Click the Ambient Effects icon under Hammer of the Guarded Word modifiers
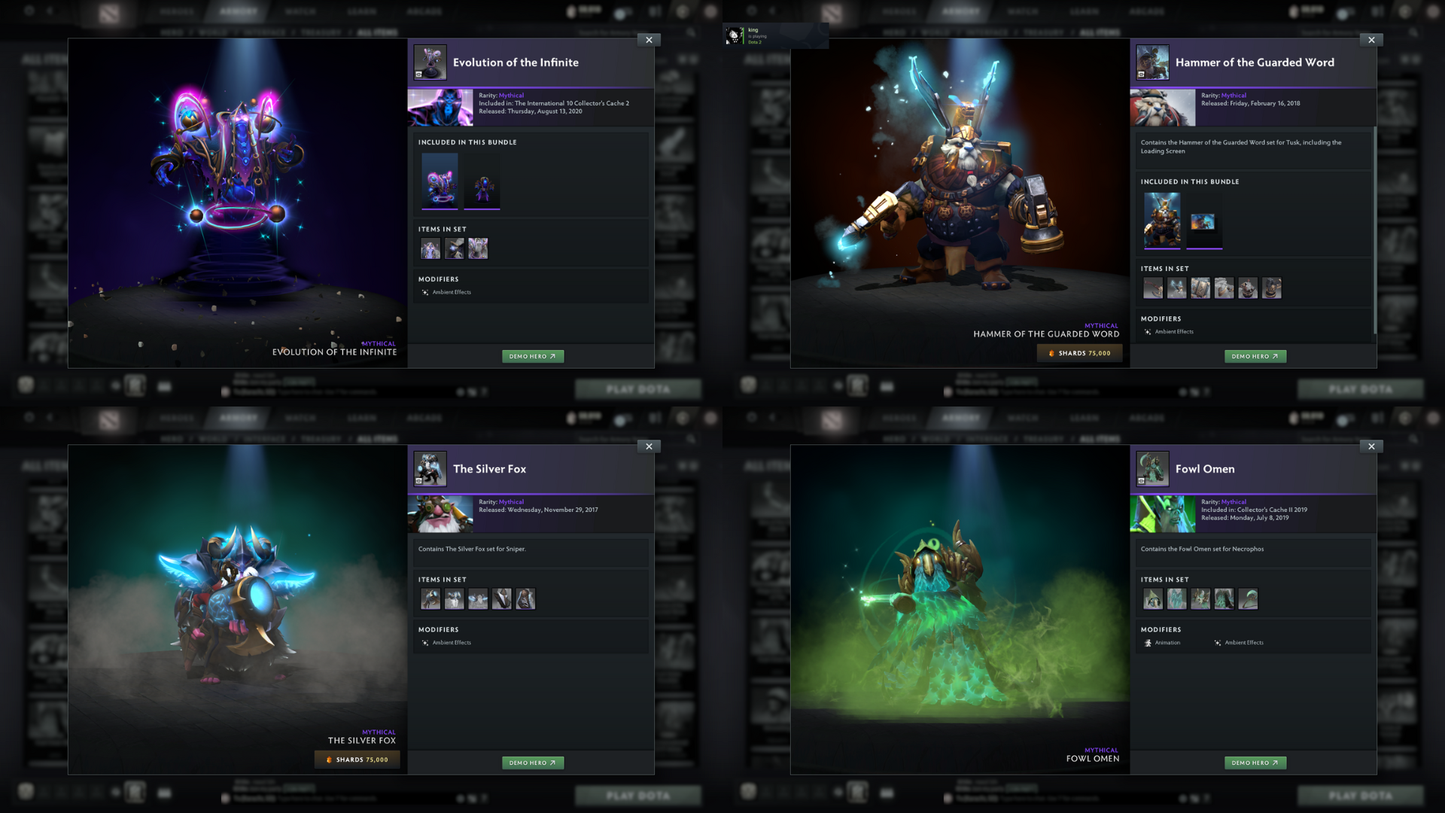The width and height of the screenshot is (1445, 813). click(x=1146, y=331)
